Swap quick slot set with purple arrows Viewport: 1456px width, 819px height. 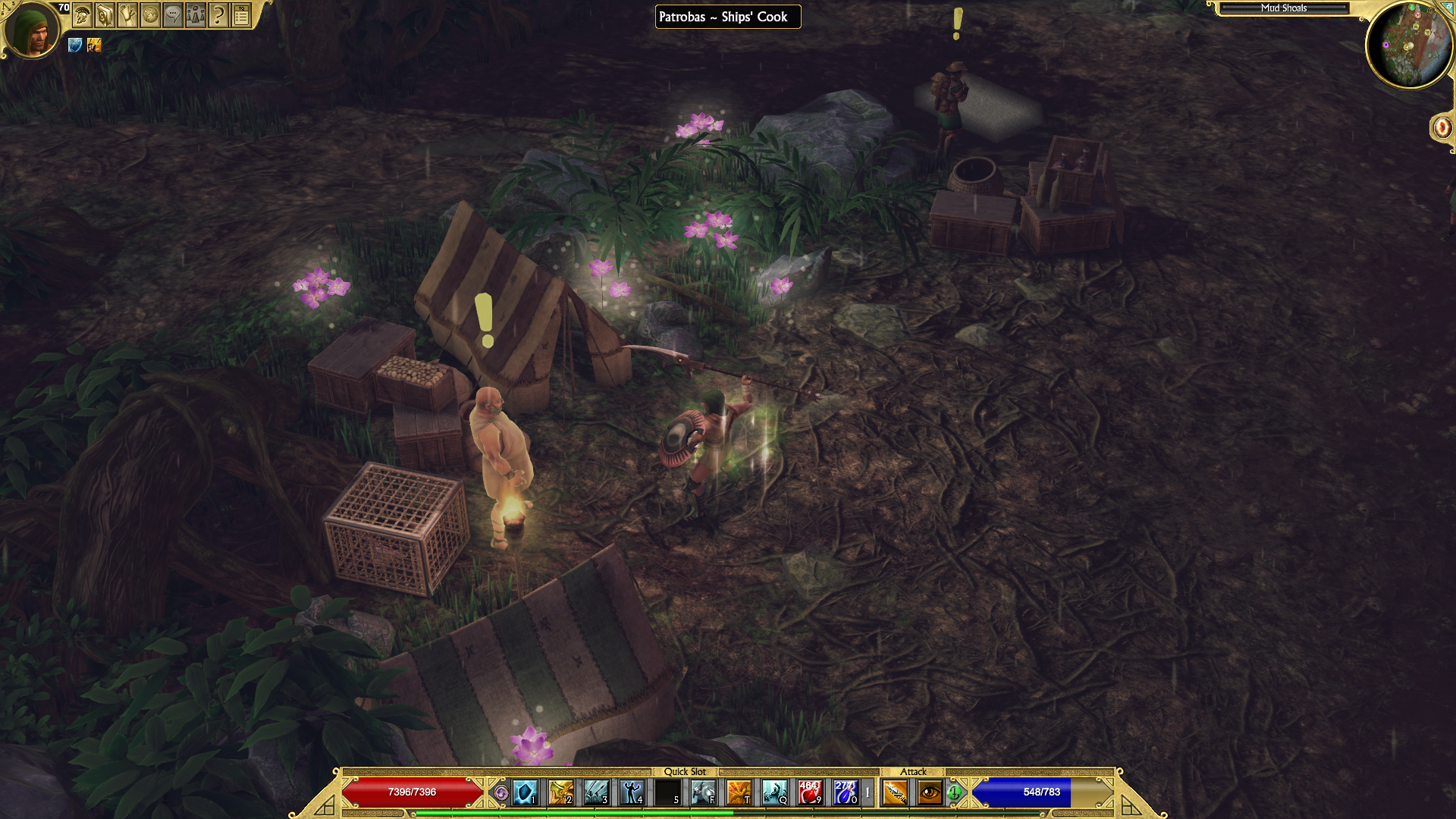click(x=500, y=792)
